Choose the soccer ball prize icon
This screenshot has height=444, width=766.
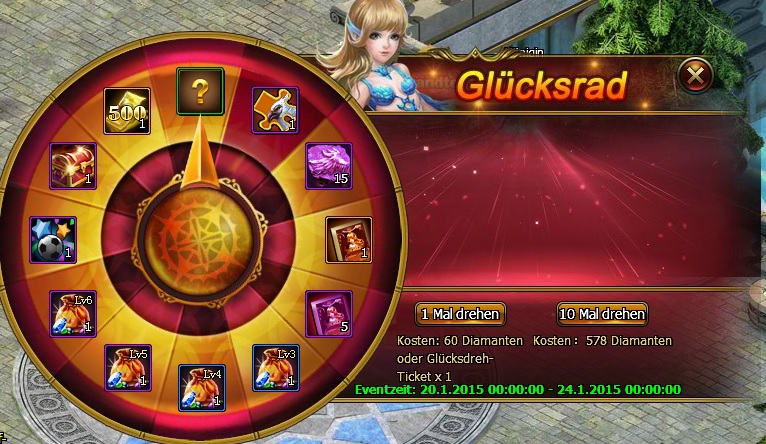53,240
